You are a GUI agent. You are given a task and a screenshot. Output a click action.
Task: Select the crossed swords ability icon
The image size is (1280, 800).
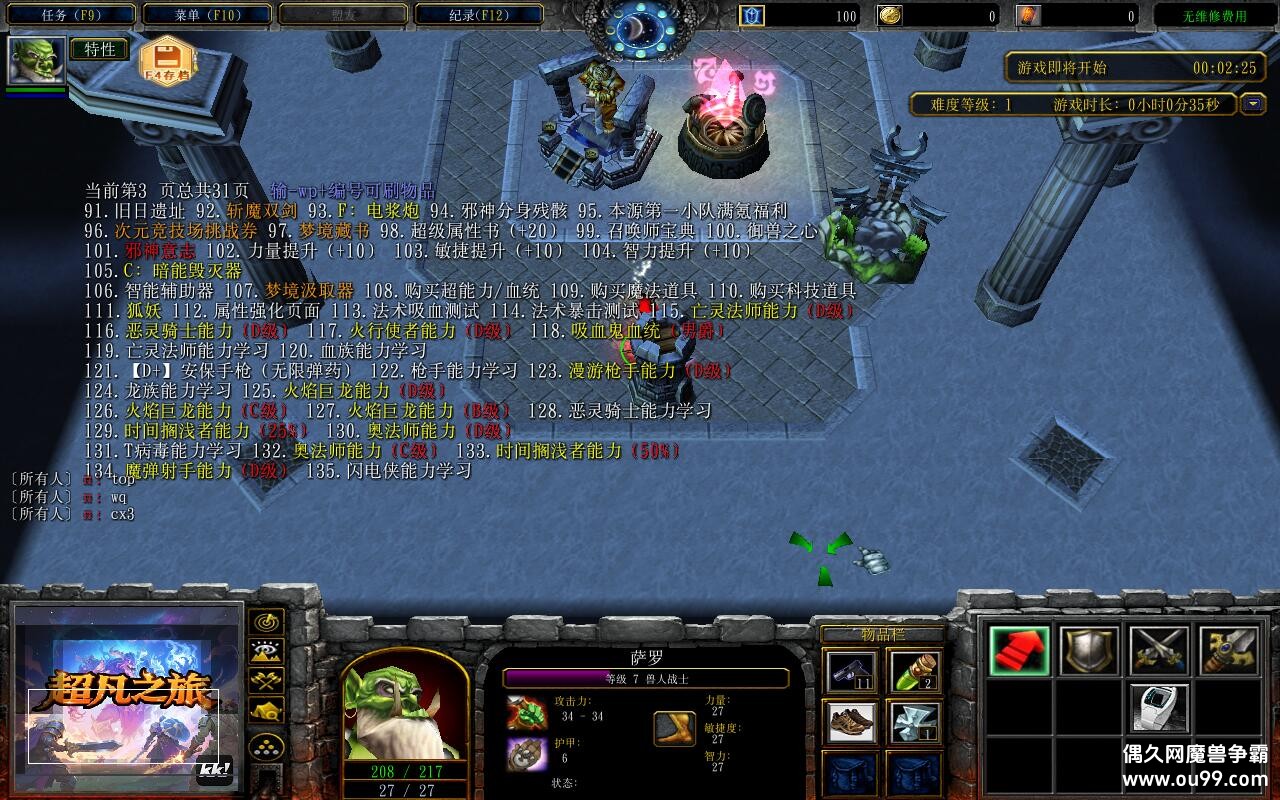tap(1158, 651)
